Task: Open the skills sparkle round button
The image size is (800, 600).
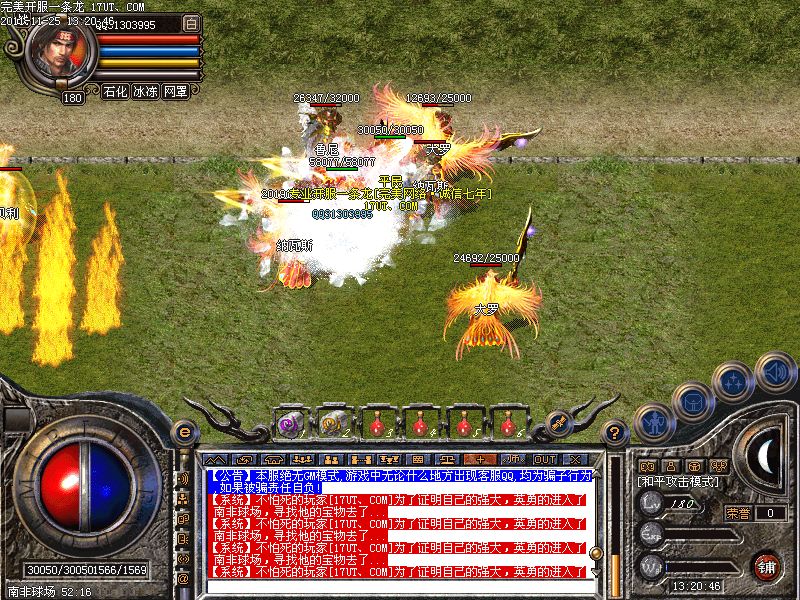Action: (x=736, y=381)
